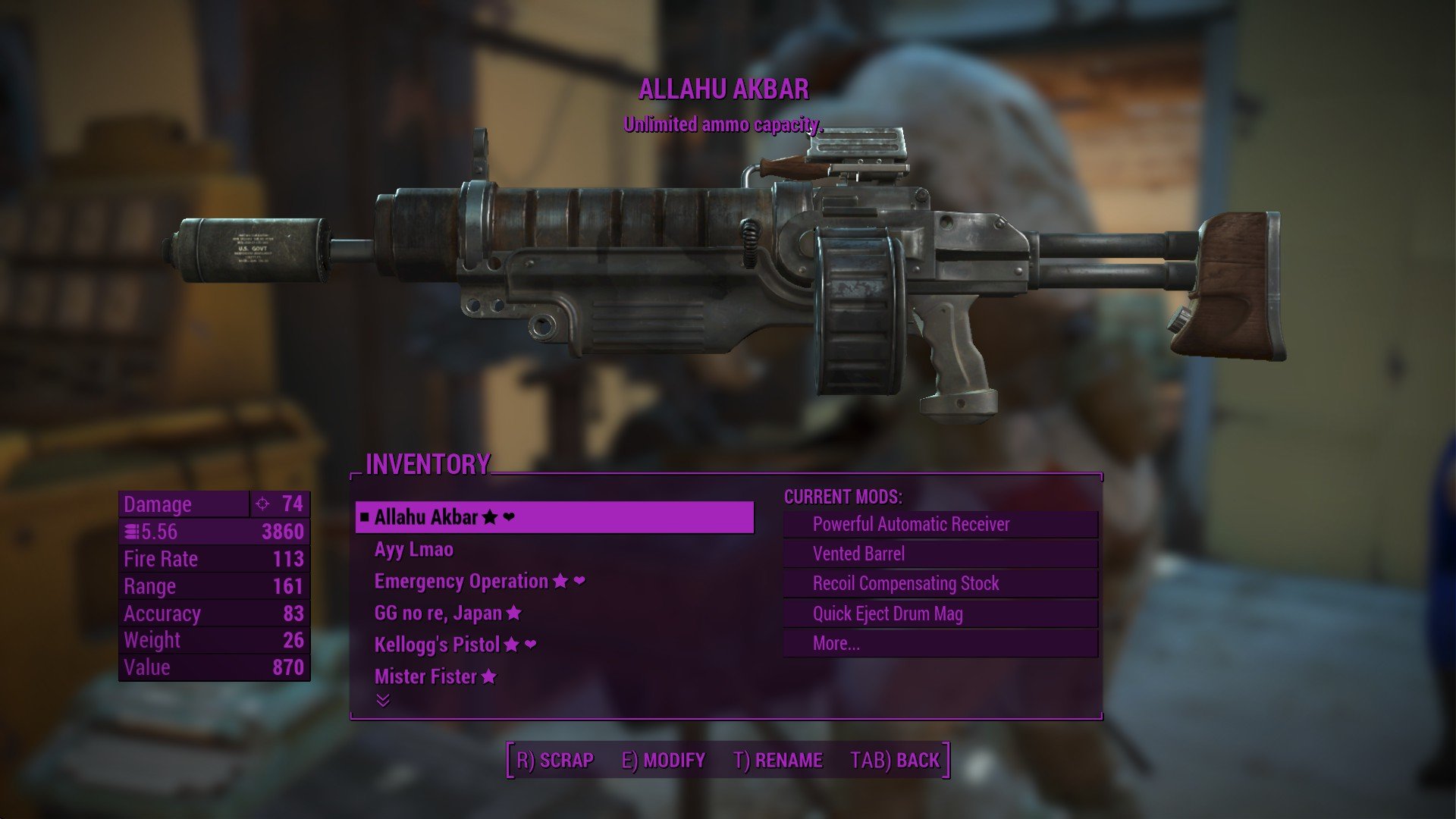
Task: Select the Vented Barrel mod row
Action: pyautogui.click(x=858, y=554)
